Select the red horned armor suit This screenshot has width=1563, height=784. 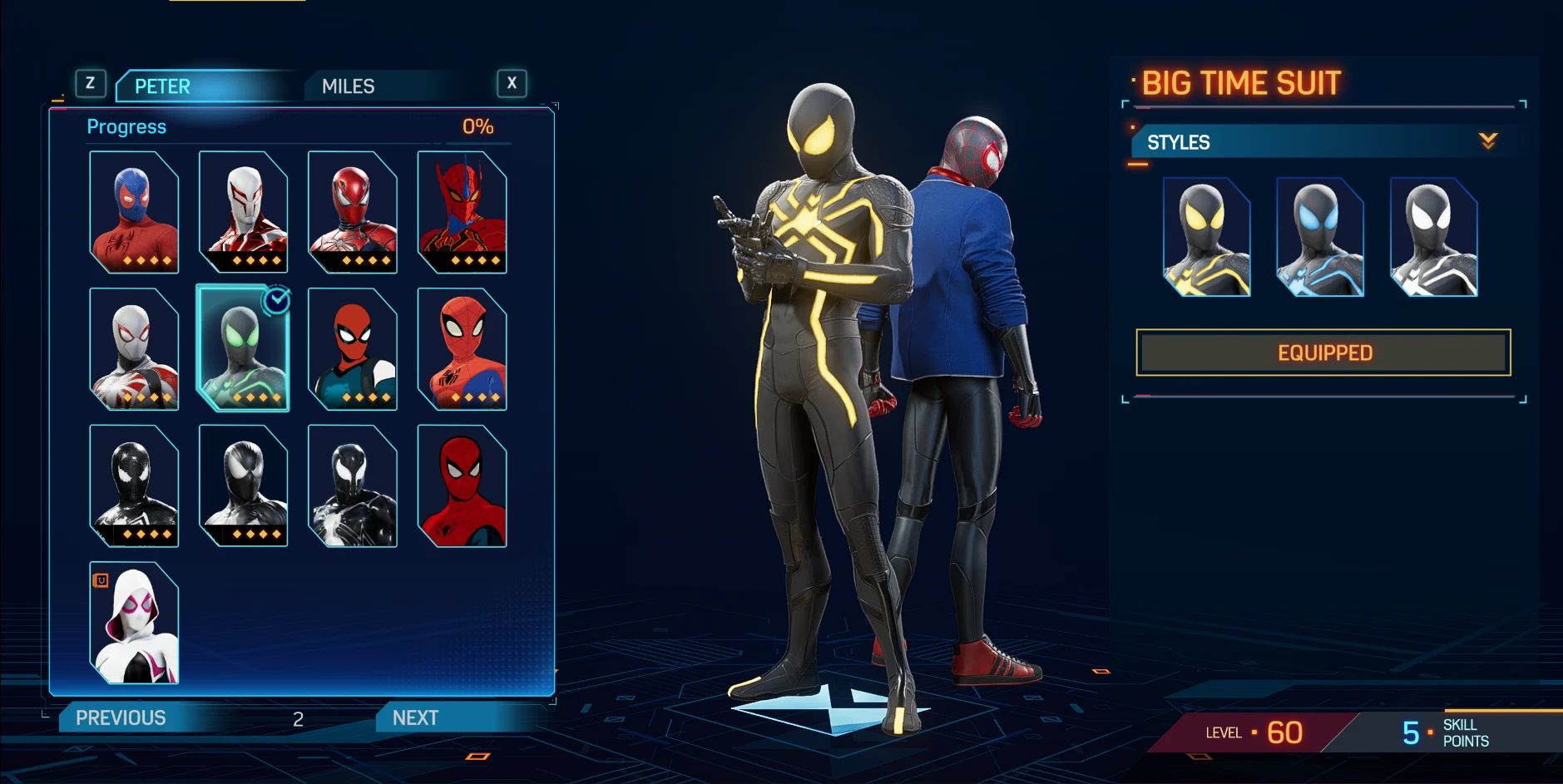[x=462, y=213]
